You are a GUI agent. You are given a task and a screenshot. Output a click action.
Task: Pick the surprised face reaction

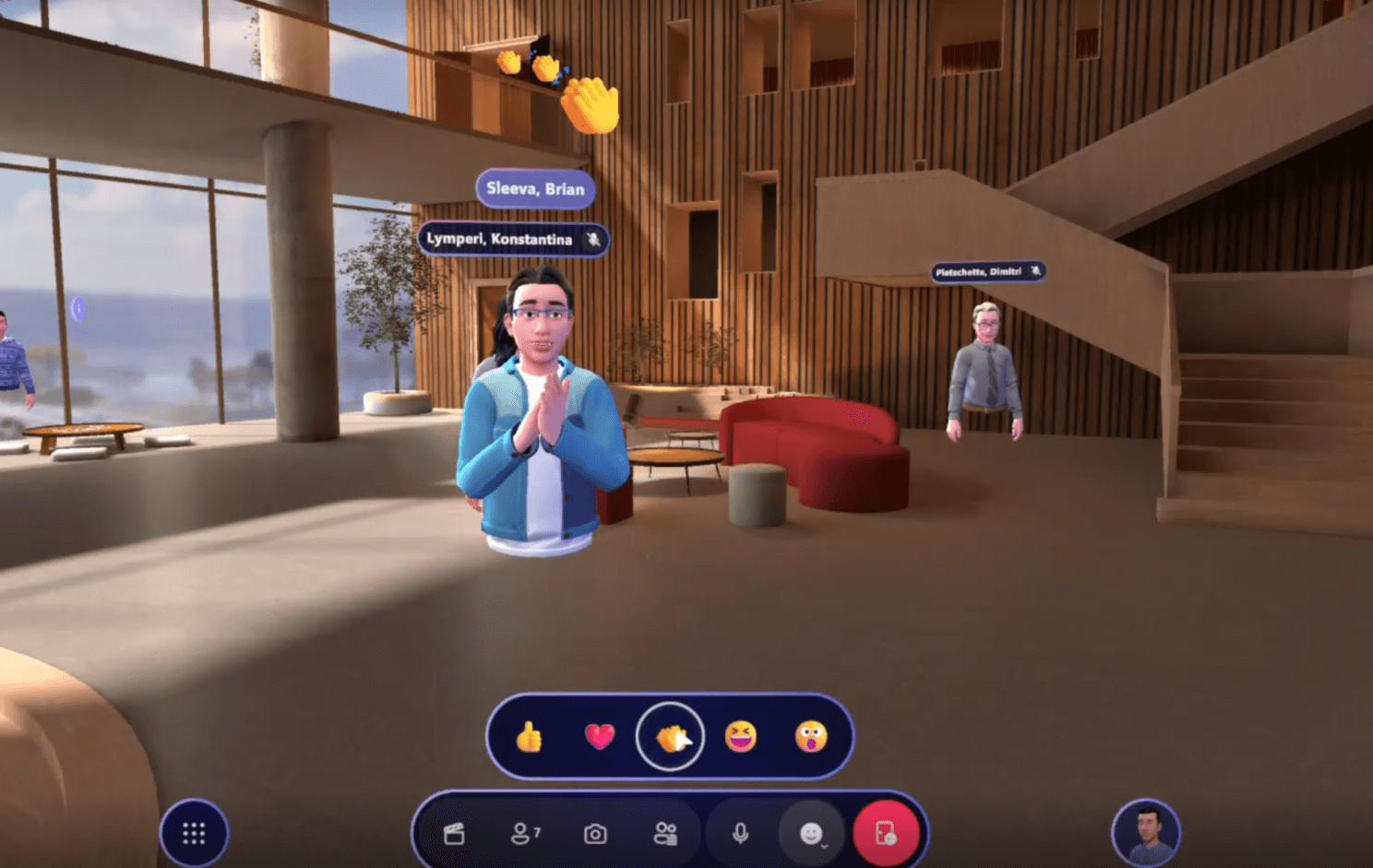[811, 736]
